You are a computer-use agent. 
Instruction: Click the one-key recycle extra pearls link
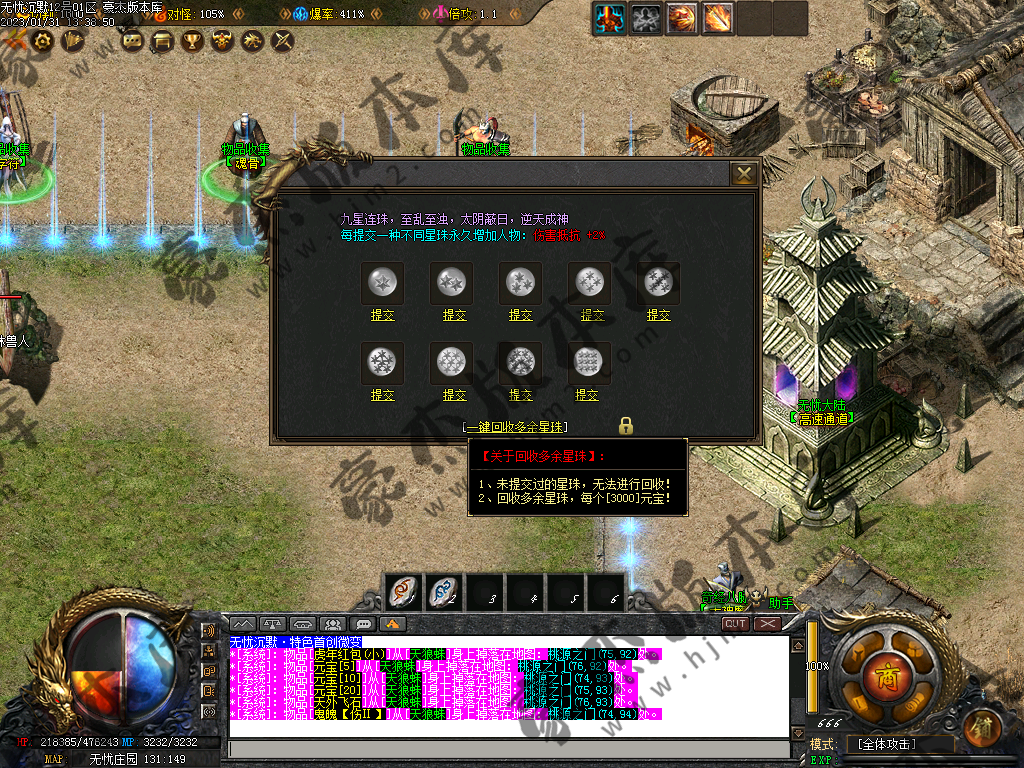[516, 427]
